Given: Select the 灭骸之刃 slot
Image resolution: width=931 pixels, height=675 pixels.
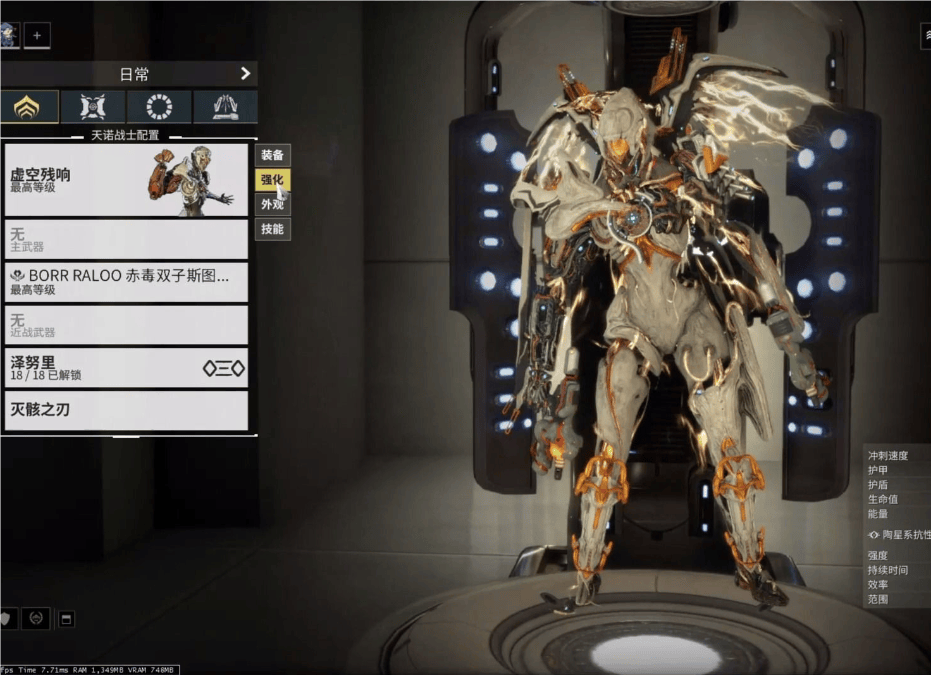Looking at the screenshot, I should point(126,410).
